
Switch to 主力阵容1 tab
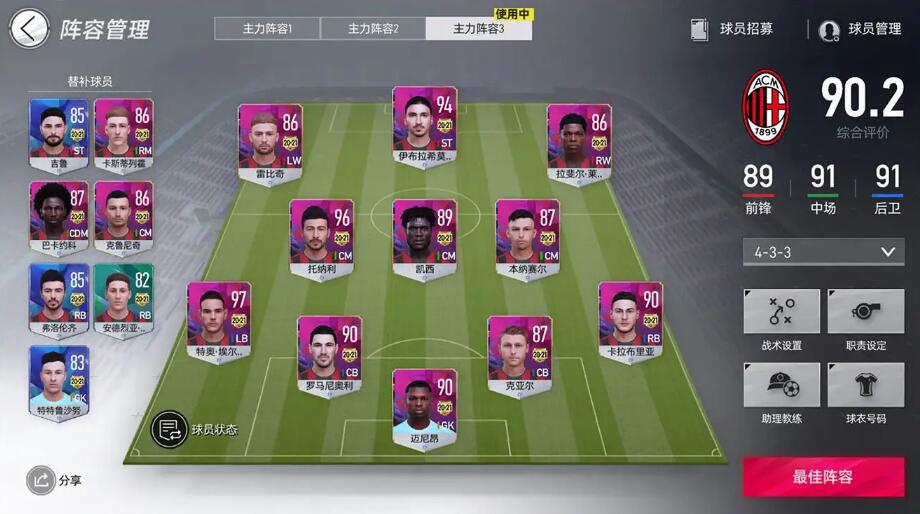click(x=267, y=28)
